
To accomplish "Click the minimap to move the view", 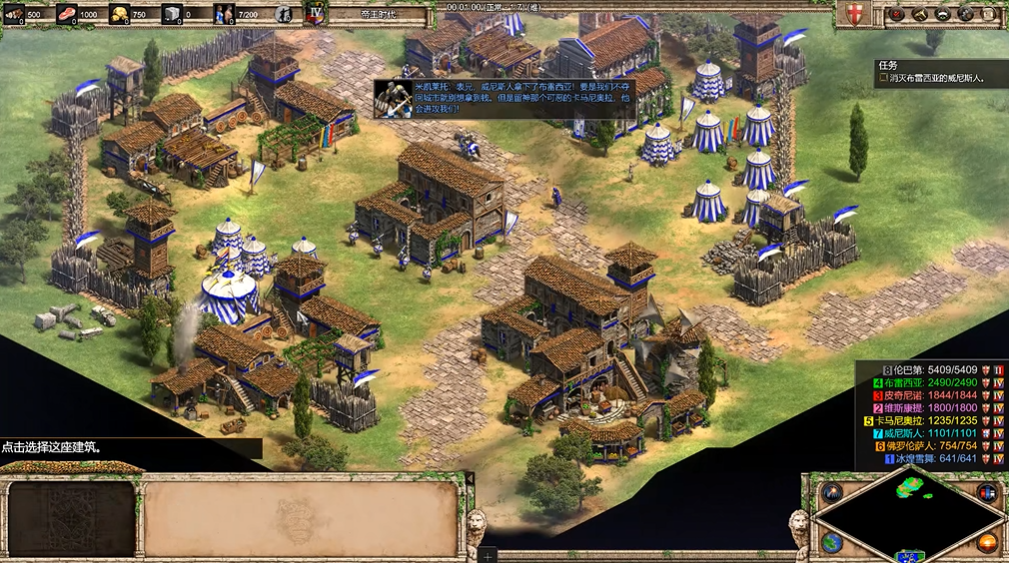I will tap(908, 517).
